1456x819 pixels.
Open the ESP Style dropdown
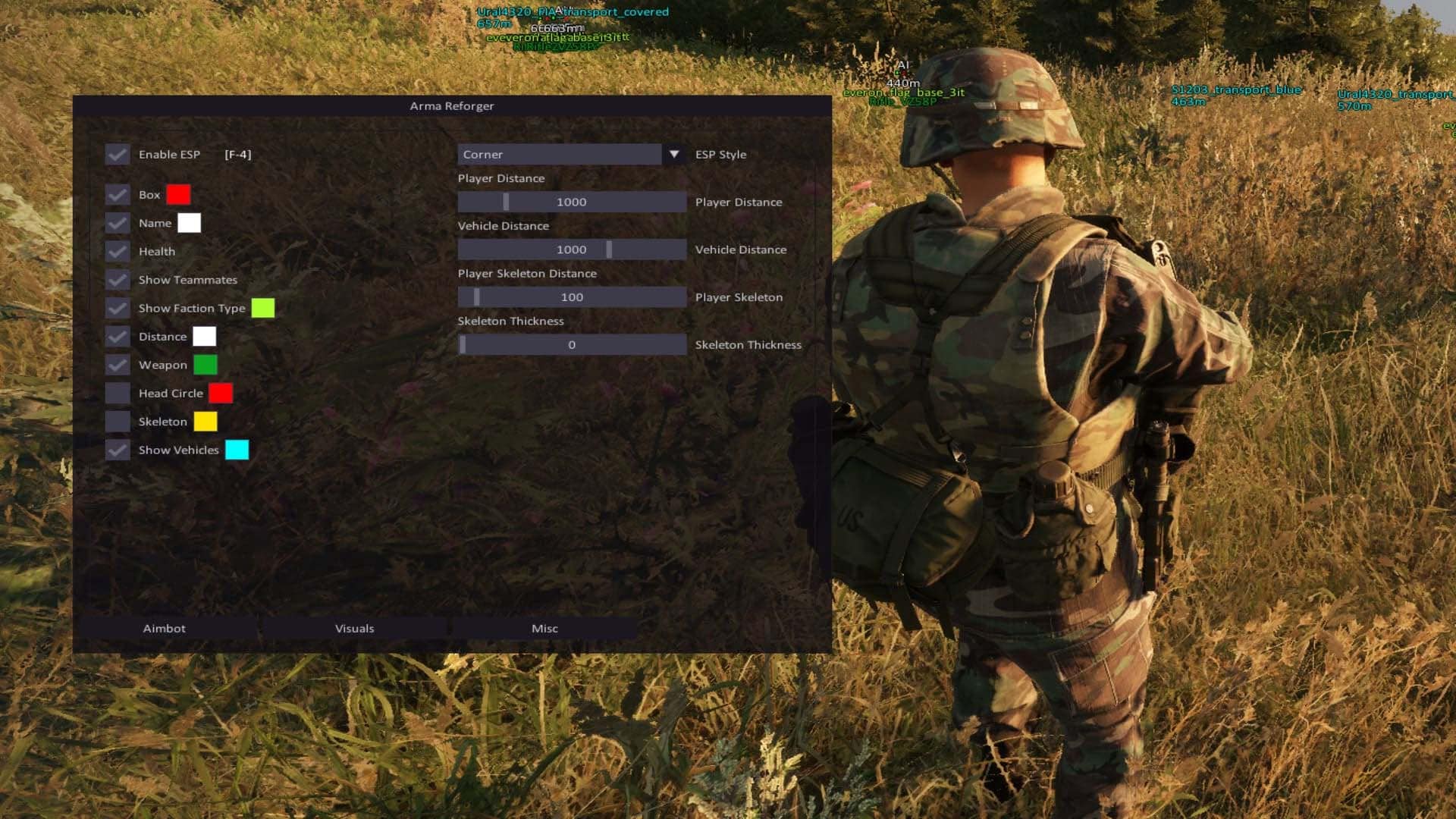point(561,154)
